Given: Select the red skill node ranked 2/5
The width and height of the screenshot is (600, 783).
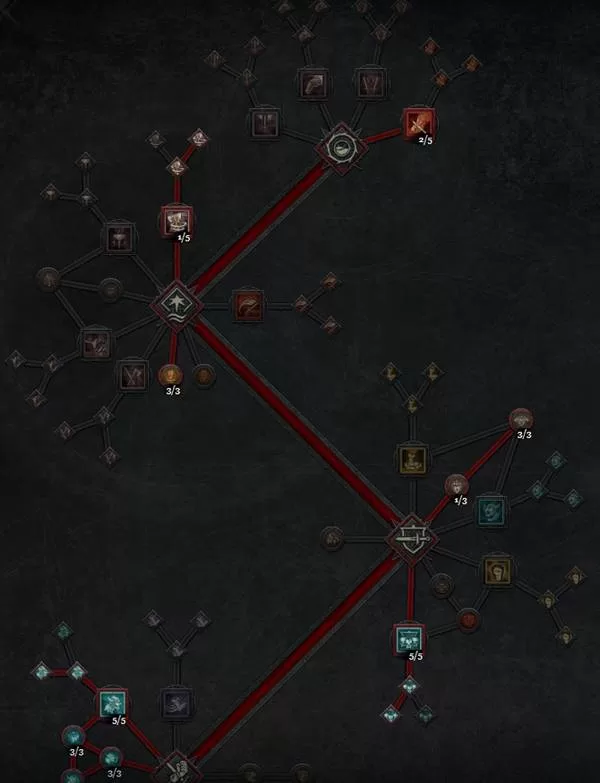Looking at the screenshot, I should [x=418, y=123].
